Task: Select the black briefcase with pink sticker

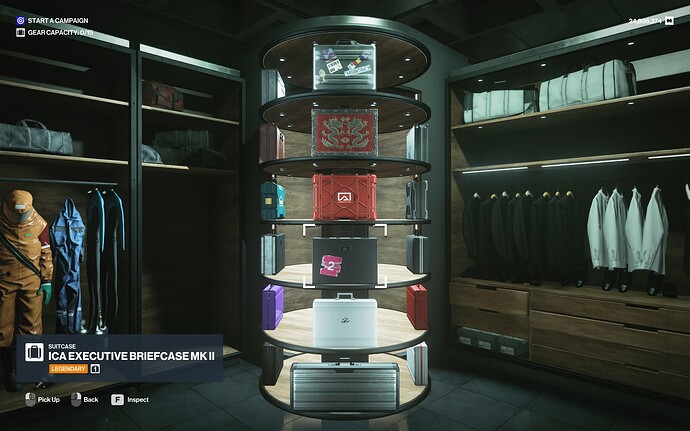Action: click(x=344, y=259)
